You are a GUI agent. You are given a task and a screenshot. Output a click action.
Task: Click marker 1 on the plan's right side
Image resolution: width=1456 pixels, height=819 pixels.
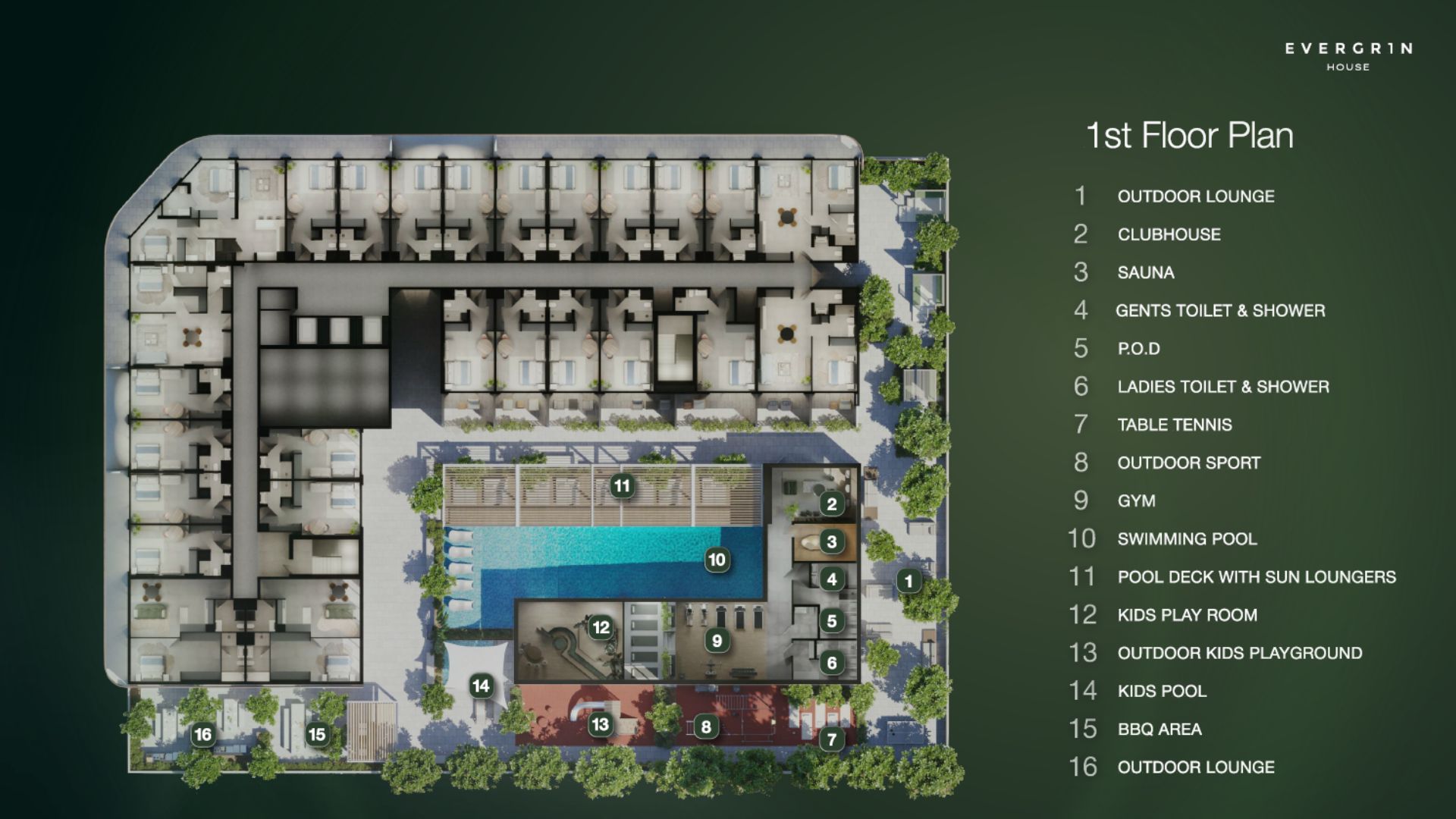[x=908, y=582]
